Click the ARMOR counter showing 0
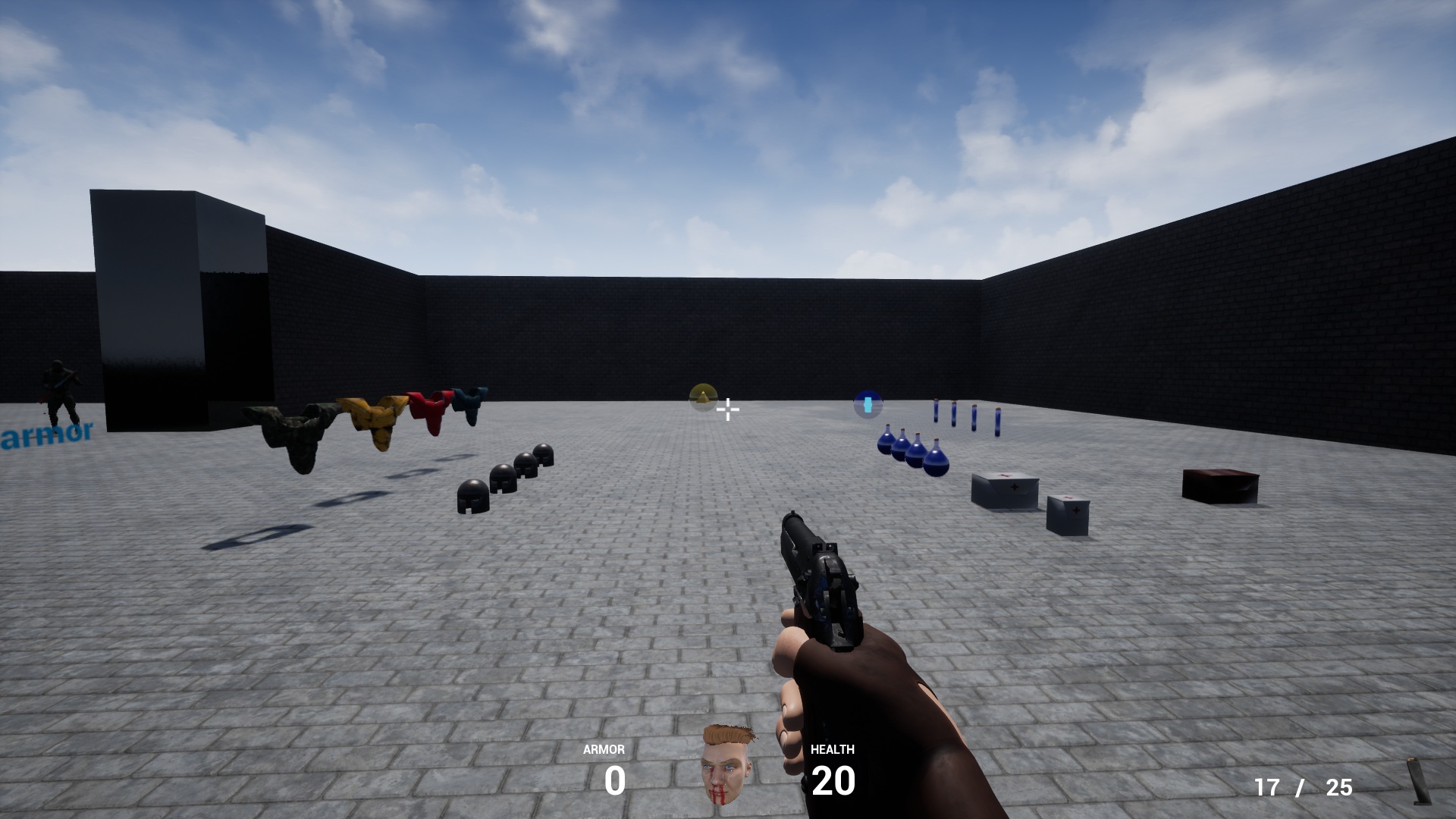 pyautogui.click(x=615, y=781)
